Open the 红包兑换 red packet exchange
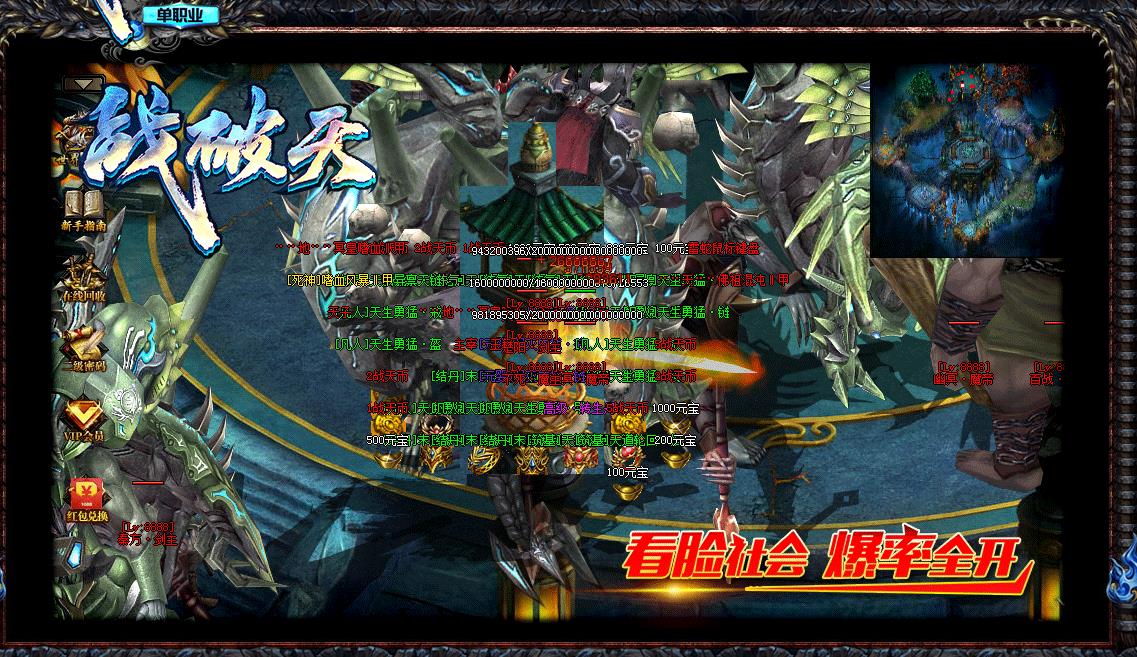Screen dimensions: 1137x657 tap(84, 496)
